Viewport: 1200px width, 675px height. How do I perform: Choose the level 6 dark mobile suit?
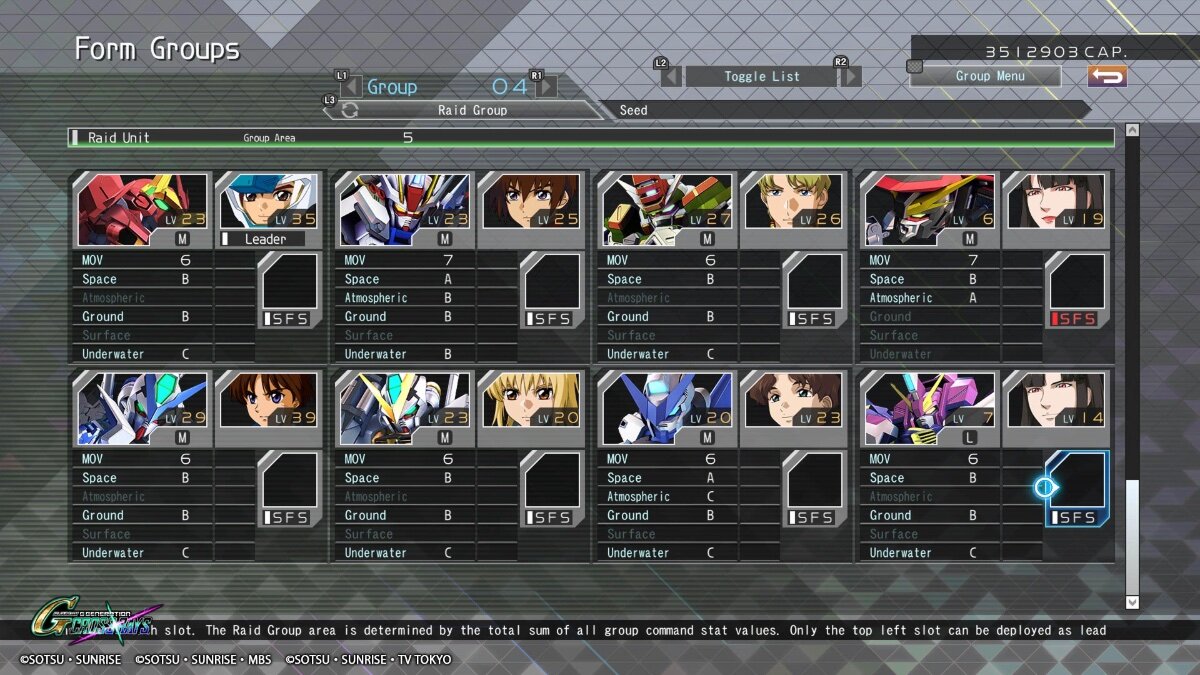click(x=930, y=210)
